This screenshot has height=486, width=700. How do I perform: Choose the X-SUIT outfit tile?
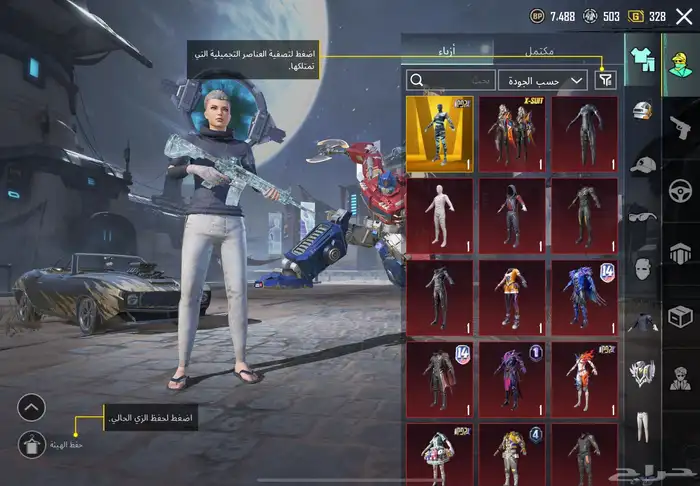point(512,134)
